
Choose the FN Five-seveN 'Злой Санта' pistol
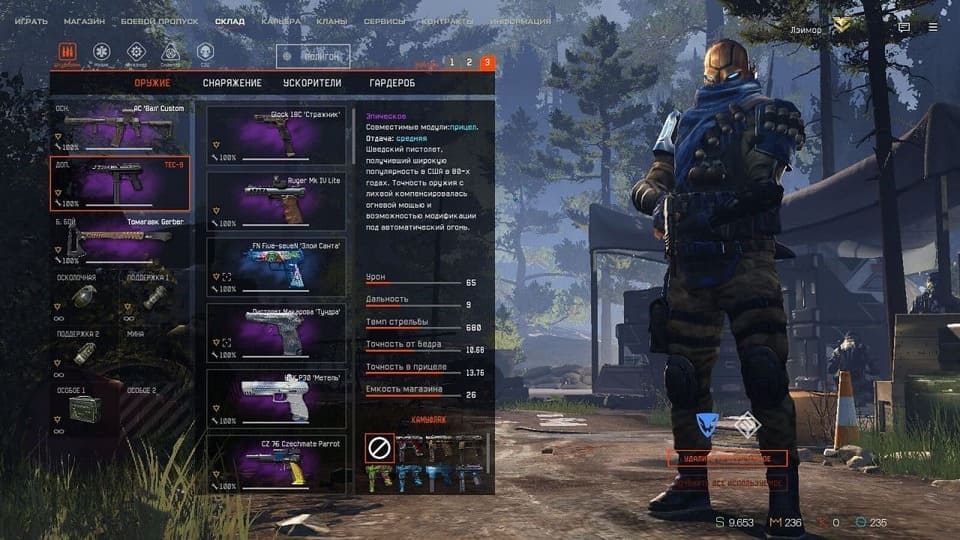pos(276,267)
